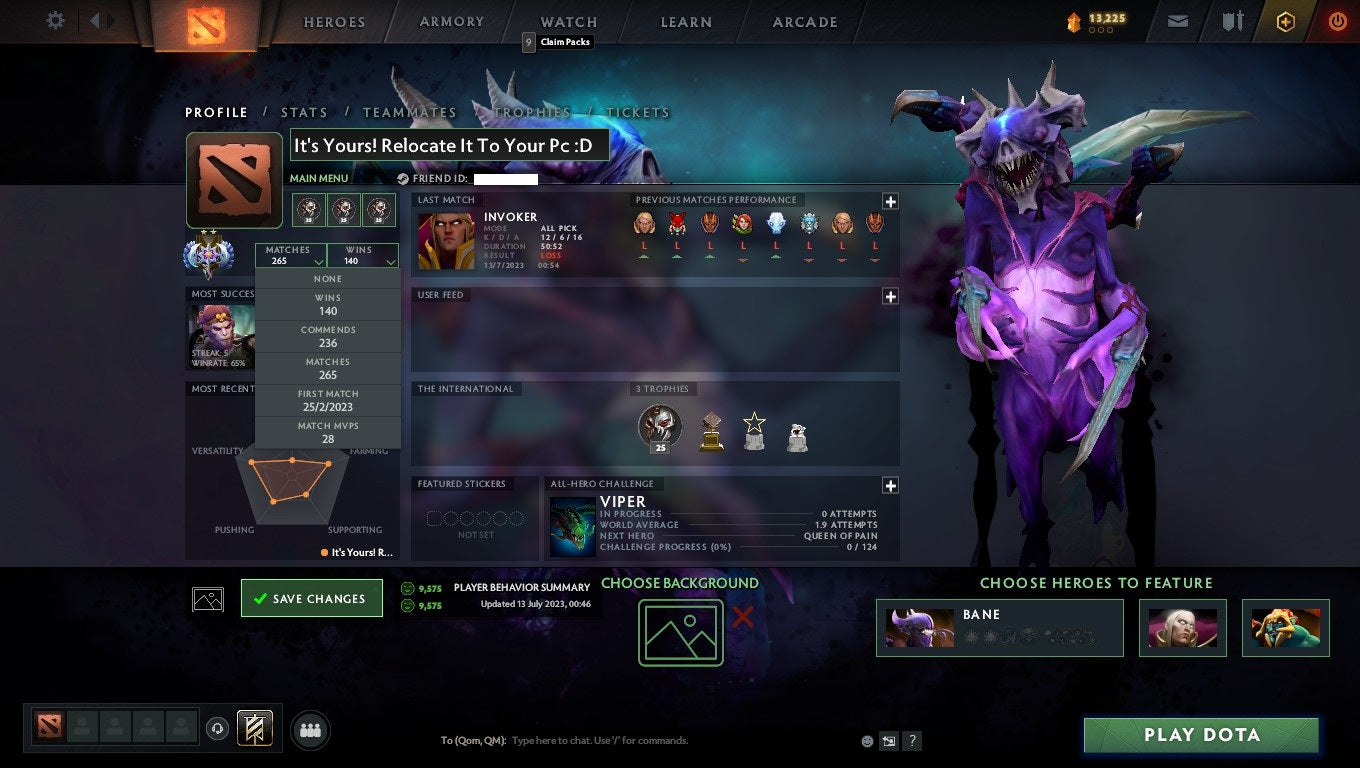Switch to the STATS tab
The height and width of the screenshot is (768, 1360).
(x=304, y=112)
